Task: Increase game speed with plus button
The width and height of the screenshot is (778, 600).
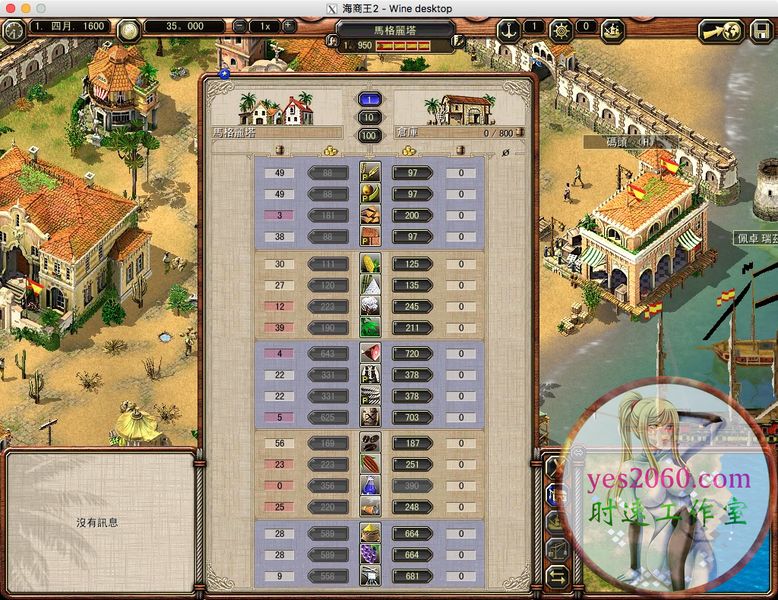Action: 288,26
